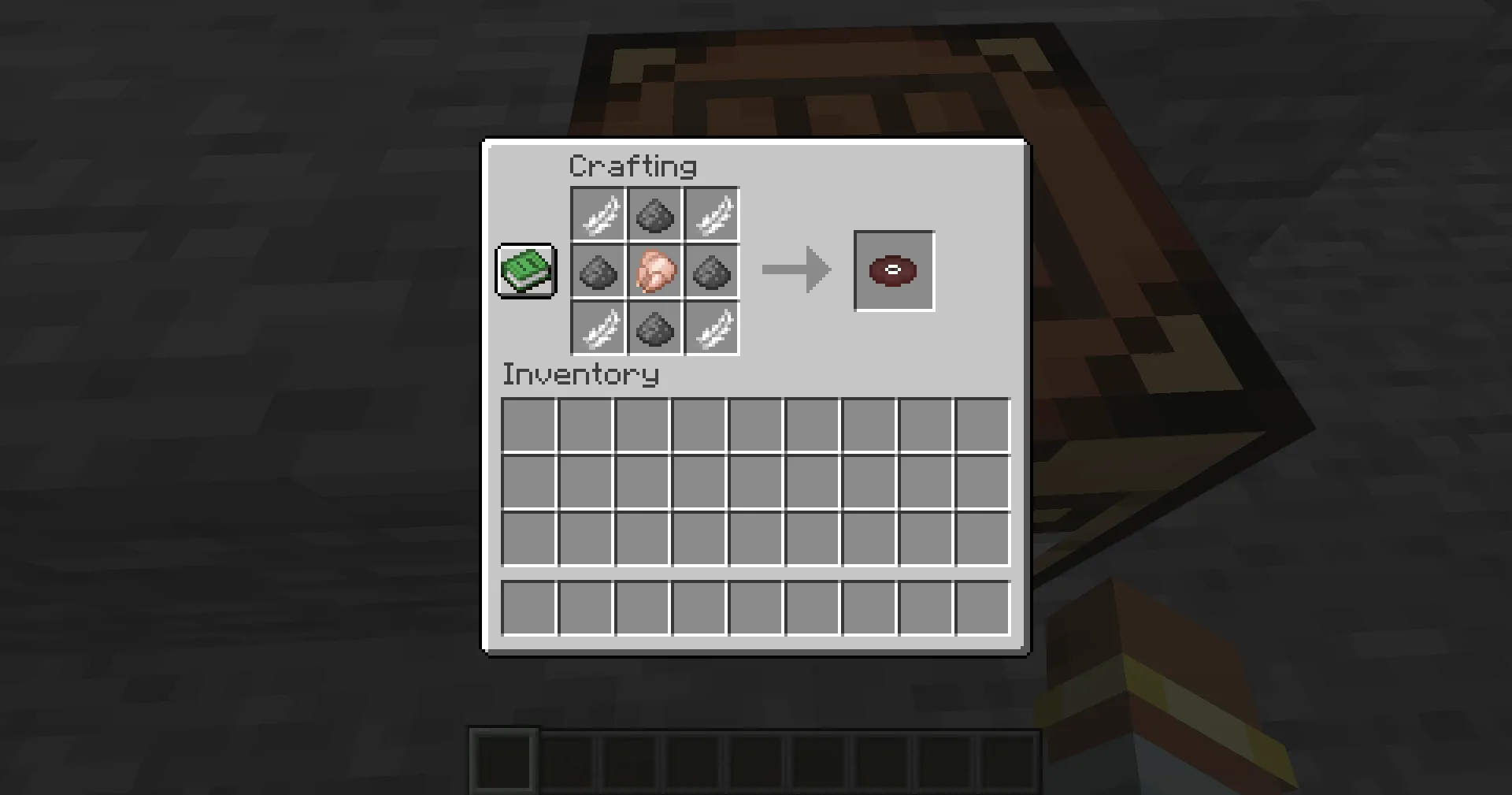Screen dimensions: 1512x795
Task: Select the middle inventory slot row
Action: pos(754,481)
